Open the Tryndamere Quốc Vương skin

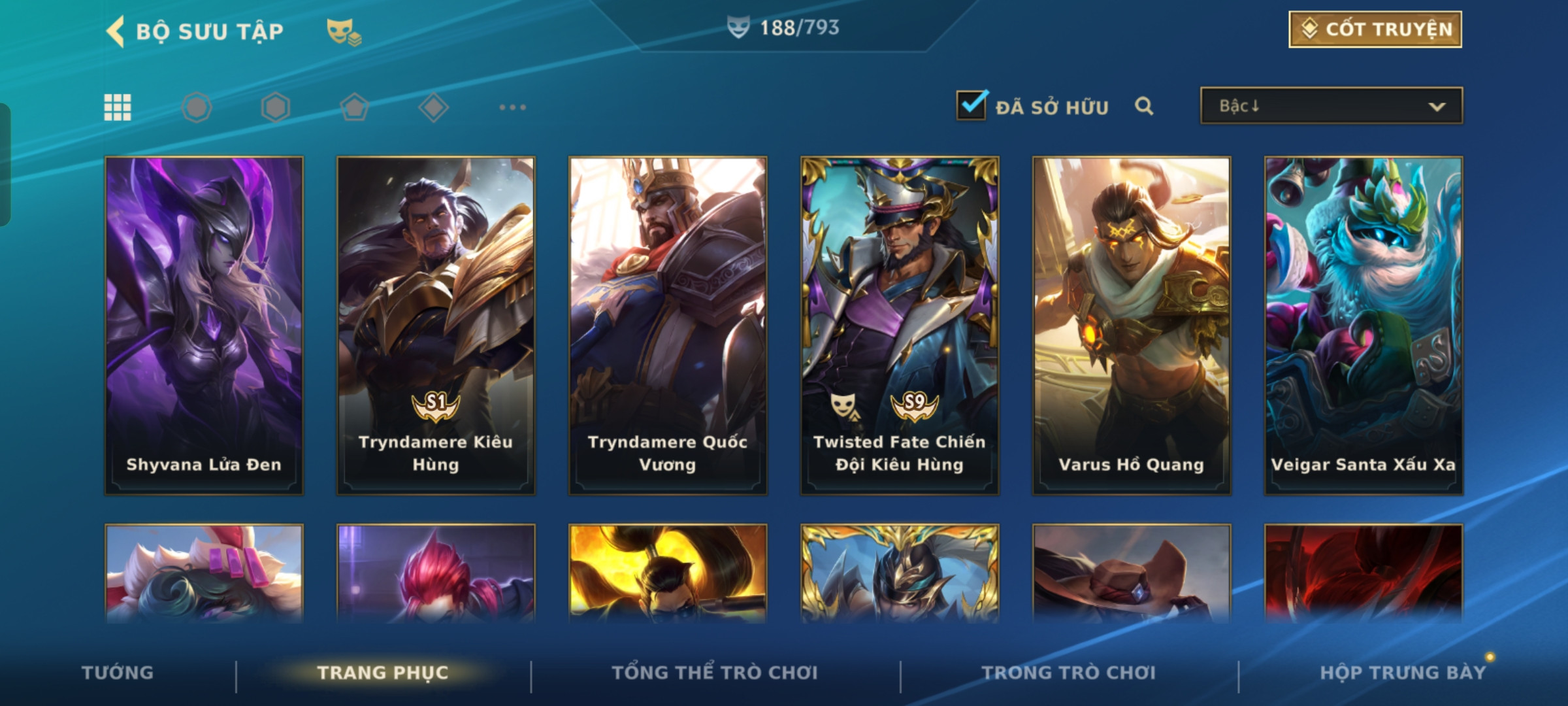coord(668,325)
